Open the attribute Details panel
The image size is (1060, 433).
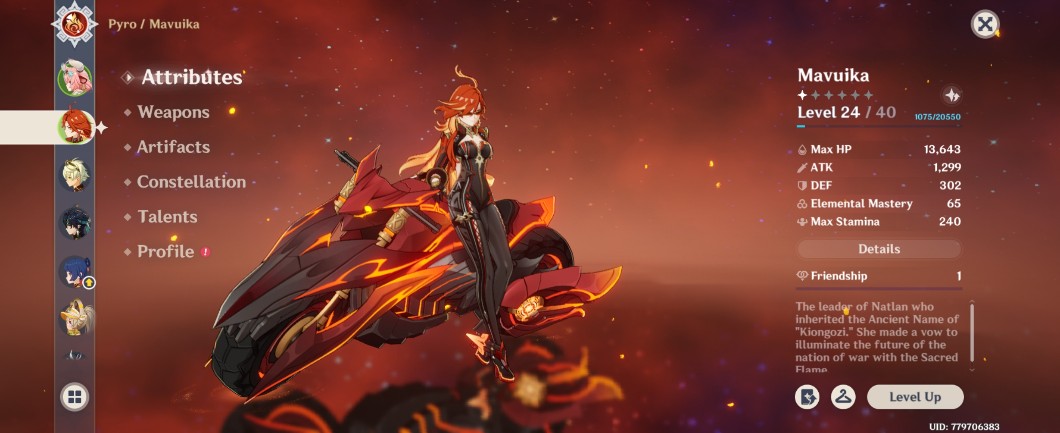pyautogui.click(x=879, y=249)
